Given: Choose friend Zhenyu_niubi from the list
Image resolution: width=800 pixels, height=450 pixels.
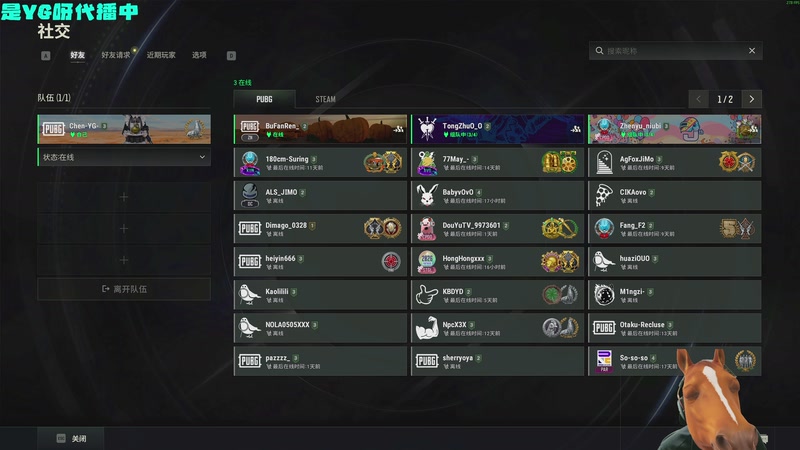Looking at the screenshot, I should click(674, 130).
